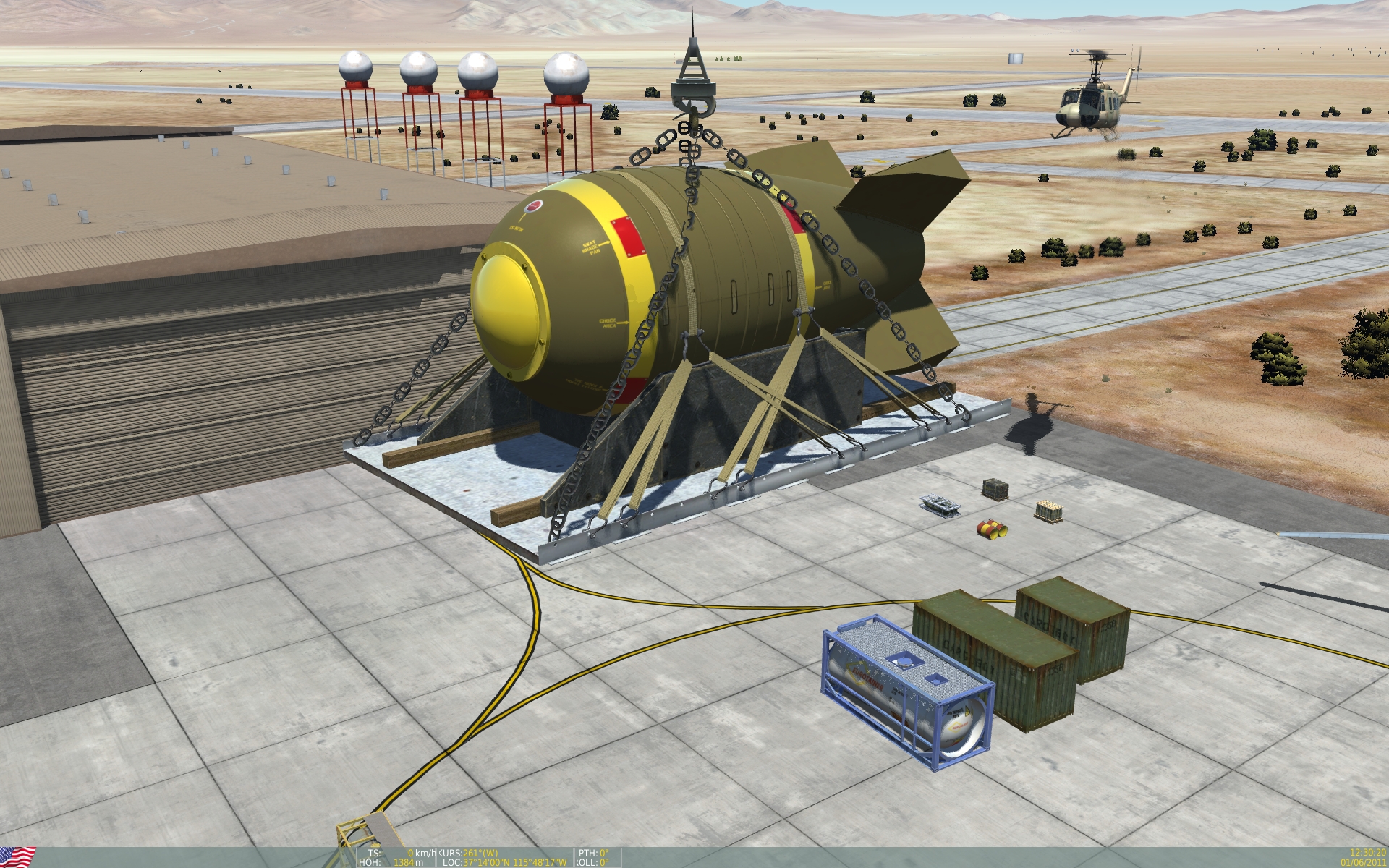This screenshot has height=868, width=1389.
Task: Click the PTH pitch indicator showing 0°
Action: pyautogui.click(x=593, y=851)
